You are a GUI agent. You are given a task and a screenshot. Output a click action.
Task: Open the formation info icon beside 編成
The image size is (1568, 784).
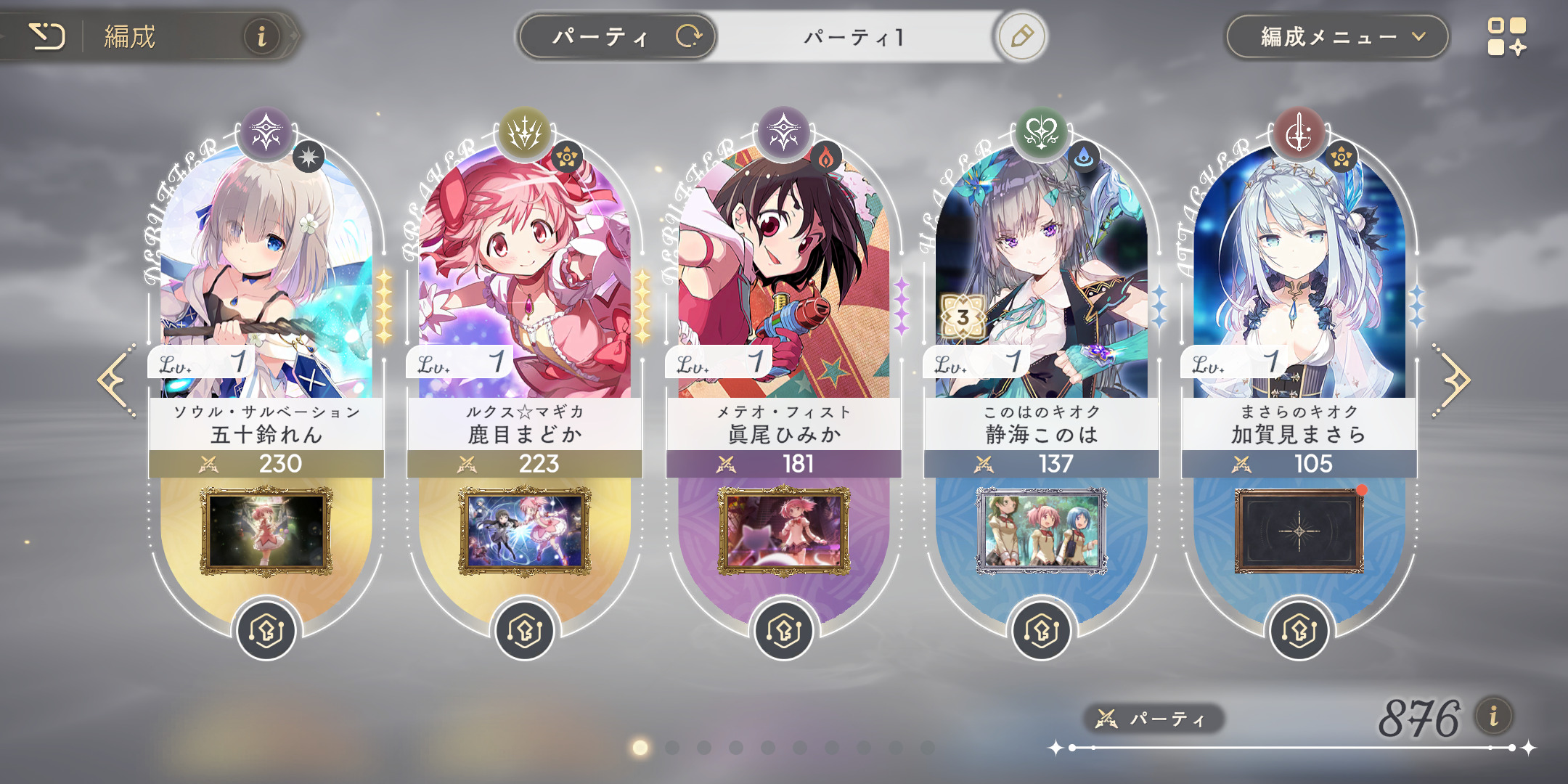(261, 36)
